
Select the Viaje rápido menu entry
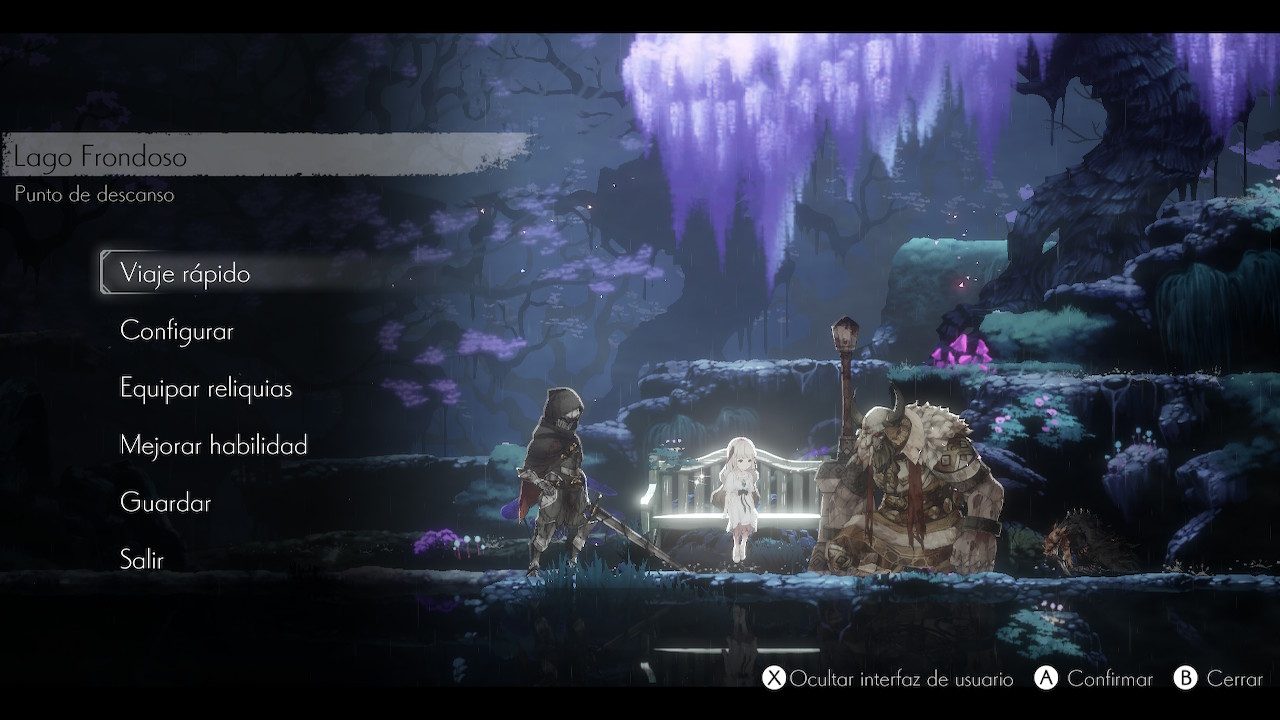(185, 273)
